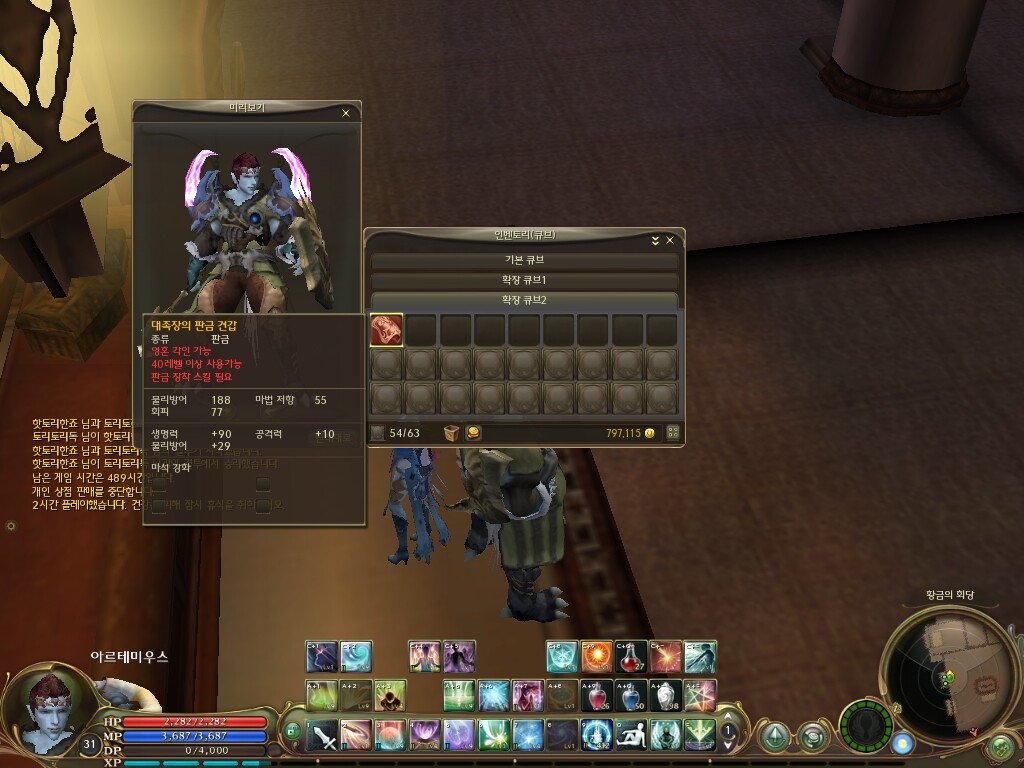
Task: Open the 확장 큐브1 tab
Action: 525,280
